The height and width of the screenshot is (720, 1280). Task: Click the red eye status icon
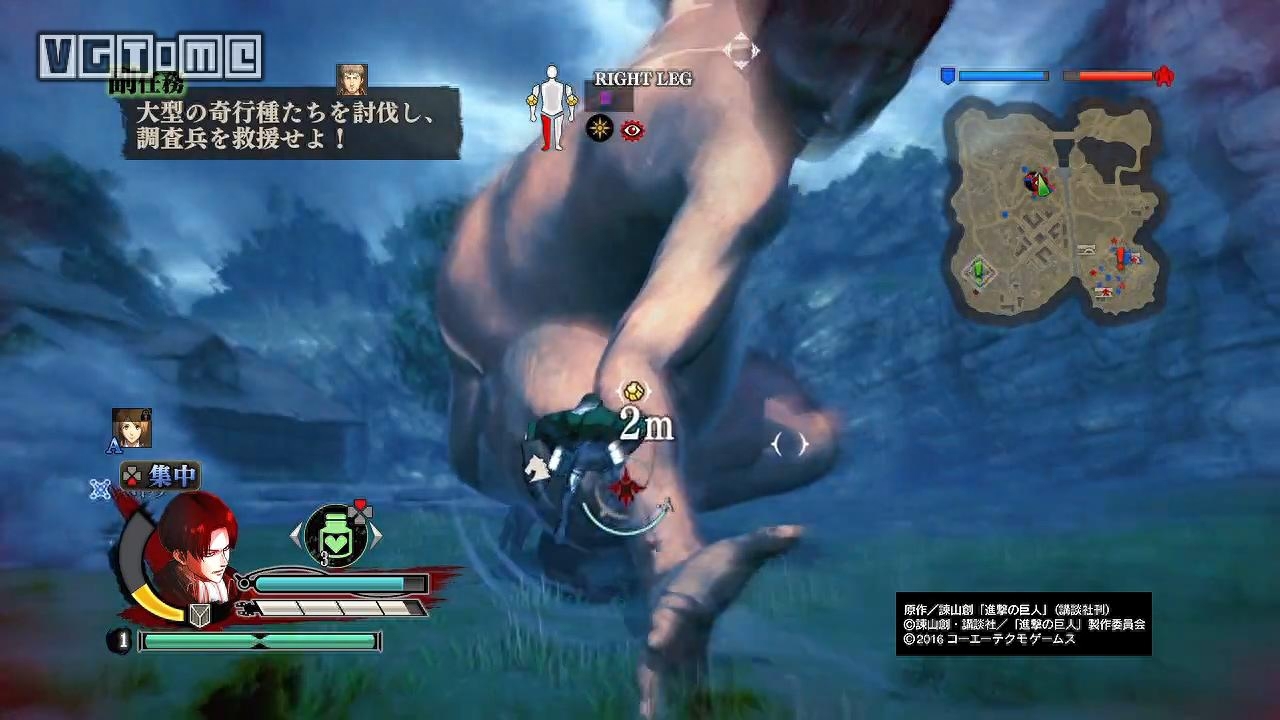[x=632, y=129]
